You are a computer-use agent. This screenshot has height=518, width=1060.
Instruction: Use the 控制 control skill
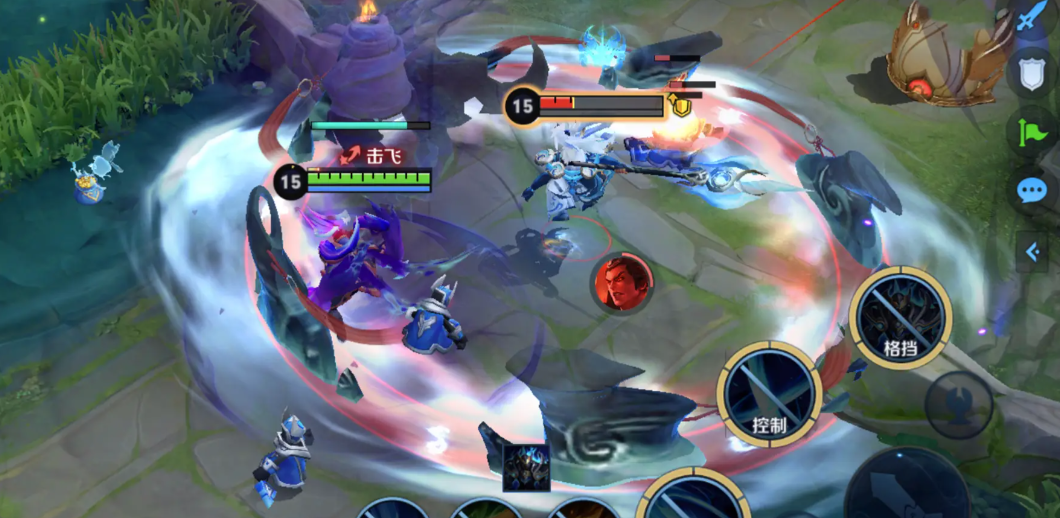tap(768, 394)
